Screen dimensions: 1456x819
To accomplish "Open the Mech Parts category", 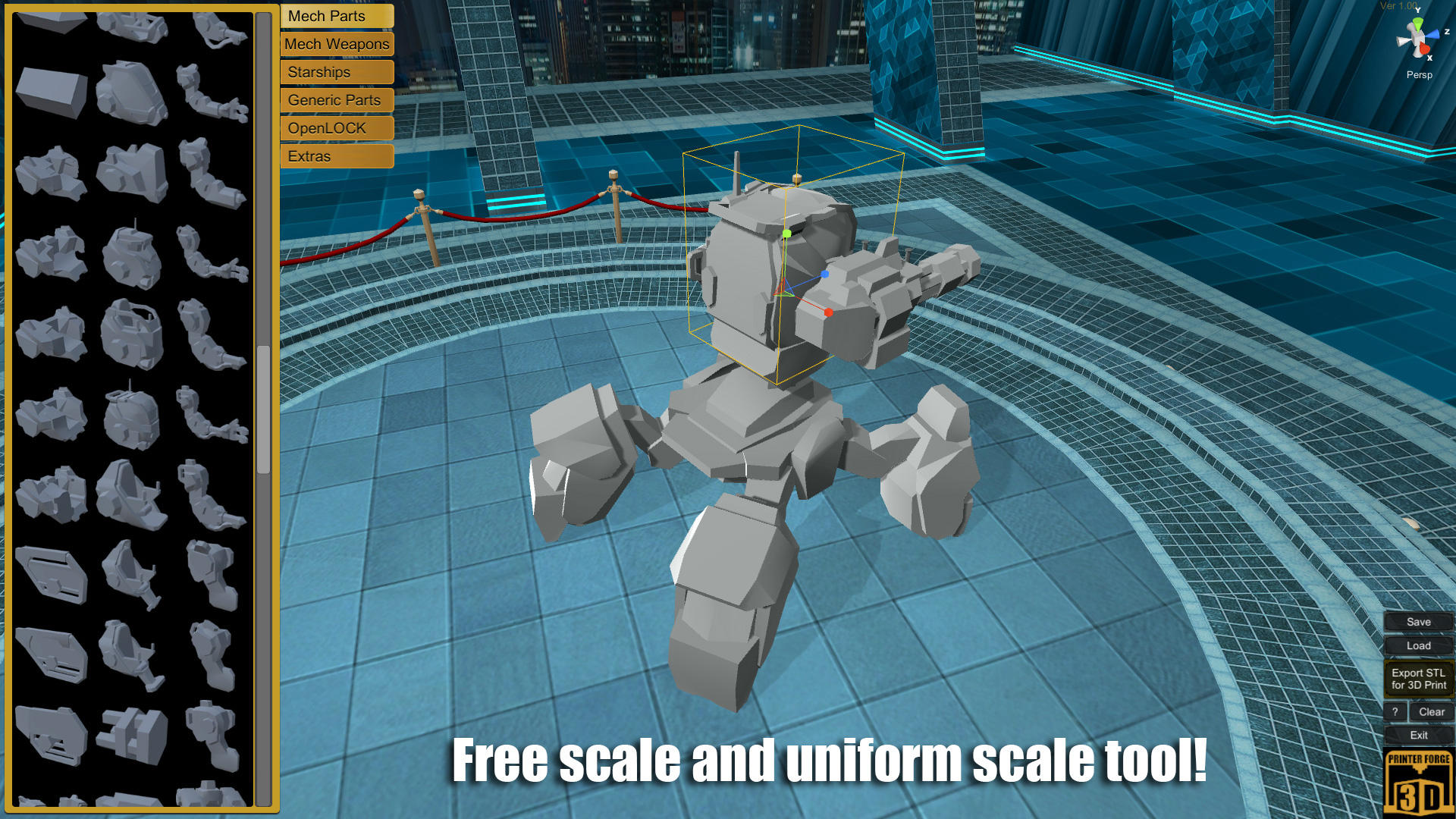I will click(x=336, y=16).
